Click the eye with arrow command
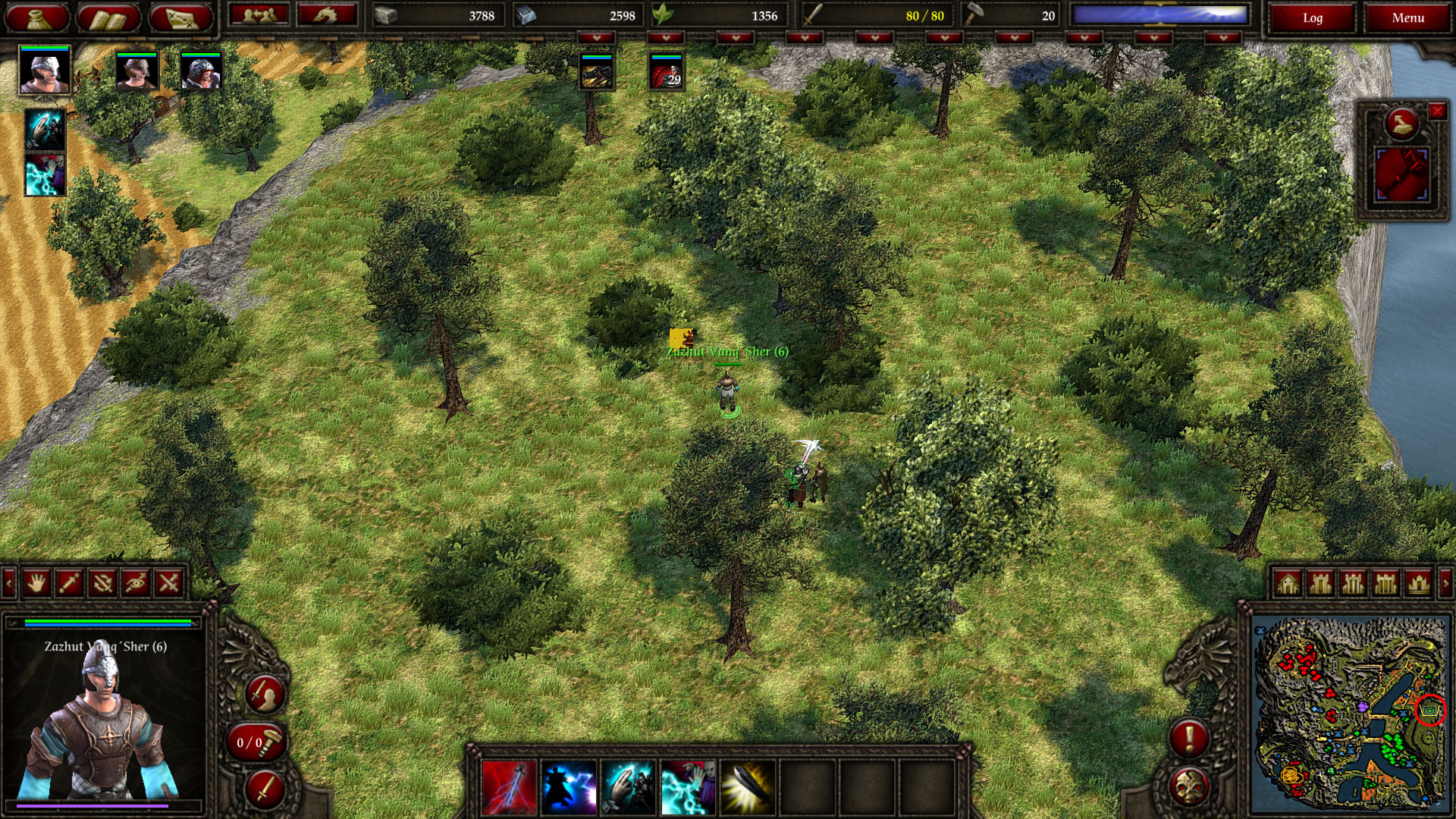This screenshot has height=819, width=1456. click(x=136, y=582)
